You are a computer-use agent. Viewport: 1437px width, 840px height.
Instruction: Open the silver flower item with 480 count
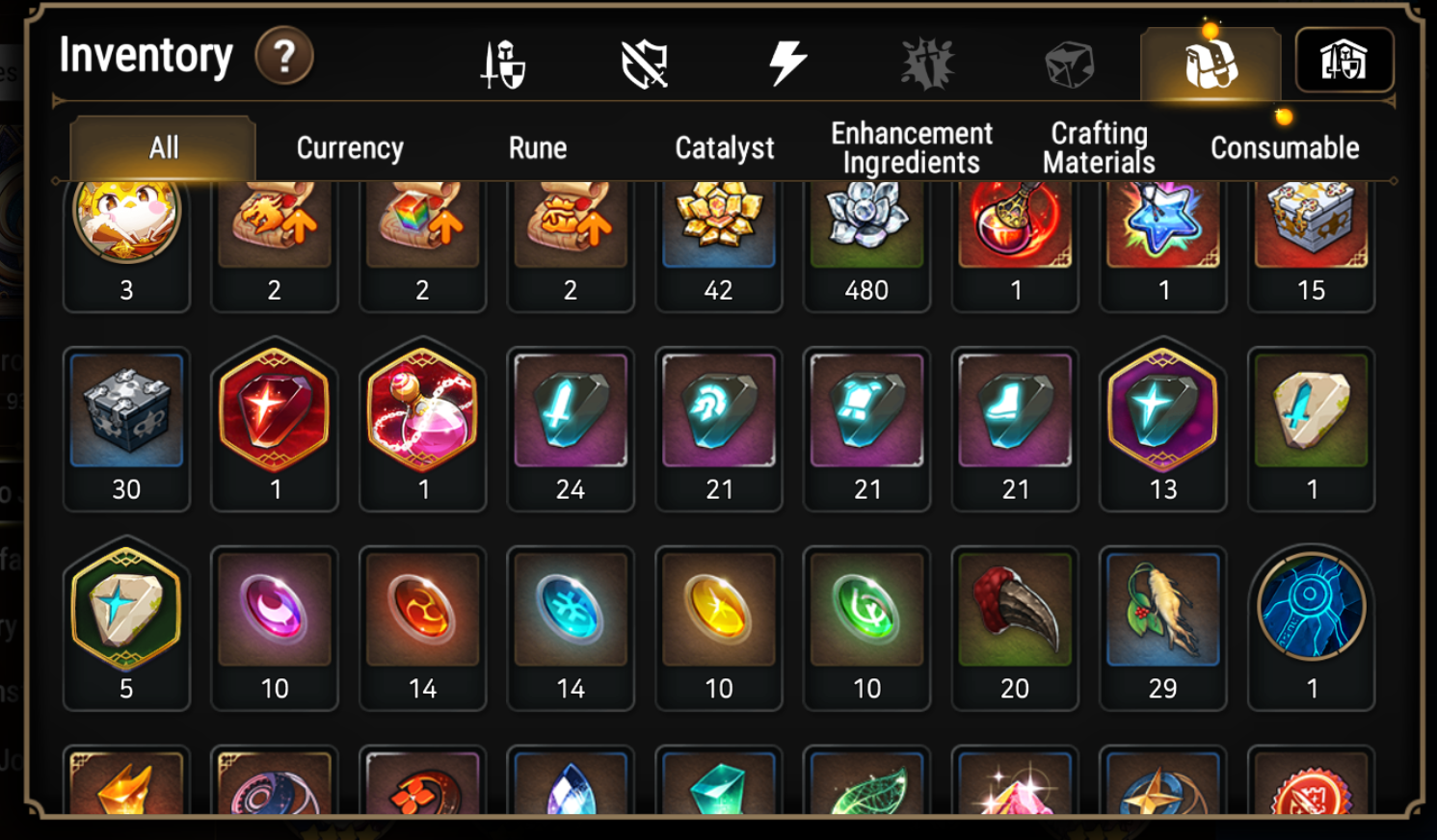point(866,223)
